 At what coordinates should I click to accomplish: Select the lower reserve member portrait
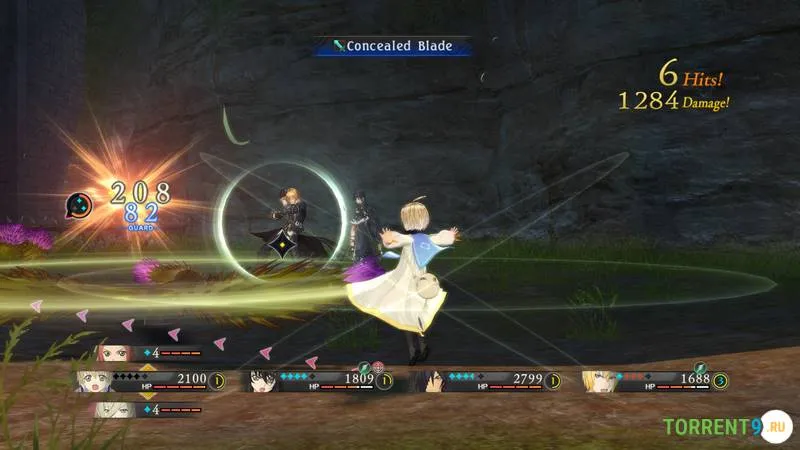(113, 408)
